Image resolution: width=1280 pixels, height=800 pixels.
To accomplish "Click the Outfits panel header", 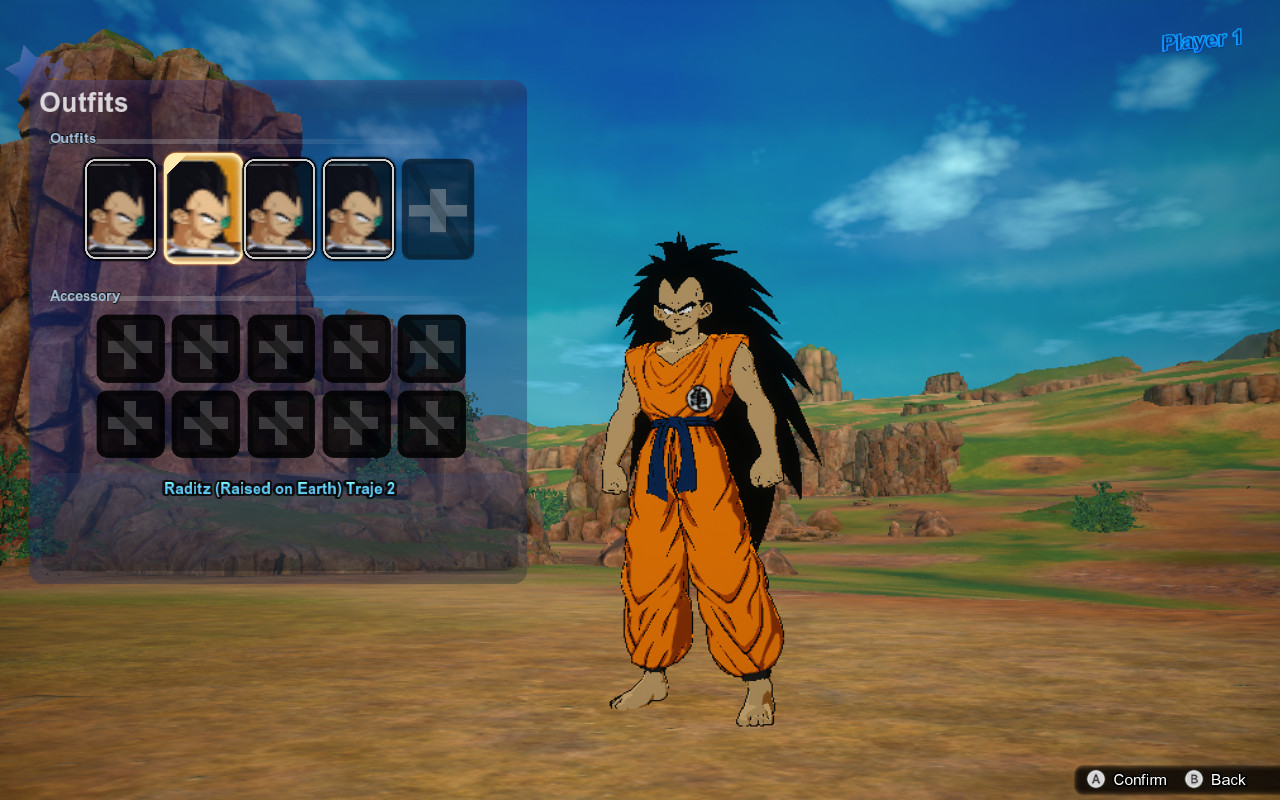I will 85,102.
